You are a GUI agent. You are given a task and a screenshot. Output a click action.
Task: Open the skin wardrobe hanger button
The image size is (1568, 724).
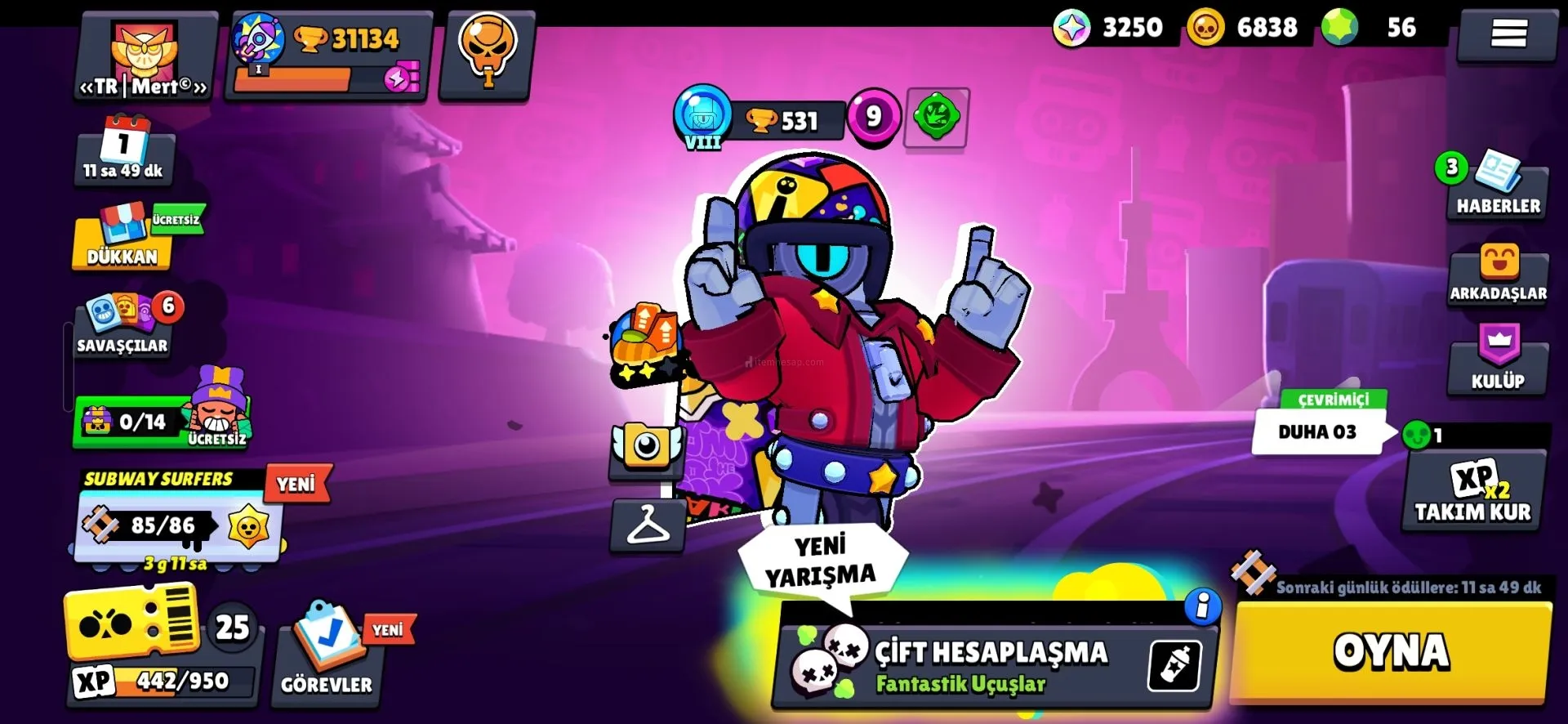[x=648, y=525]
